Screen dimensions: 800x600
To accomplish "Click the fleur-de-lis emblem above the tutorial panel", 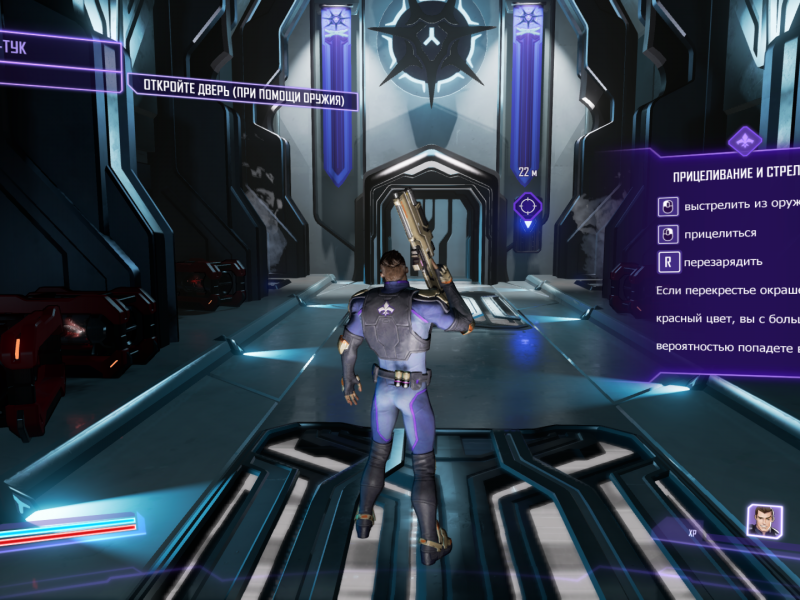I will coord(744,140).
